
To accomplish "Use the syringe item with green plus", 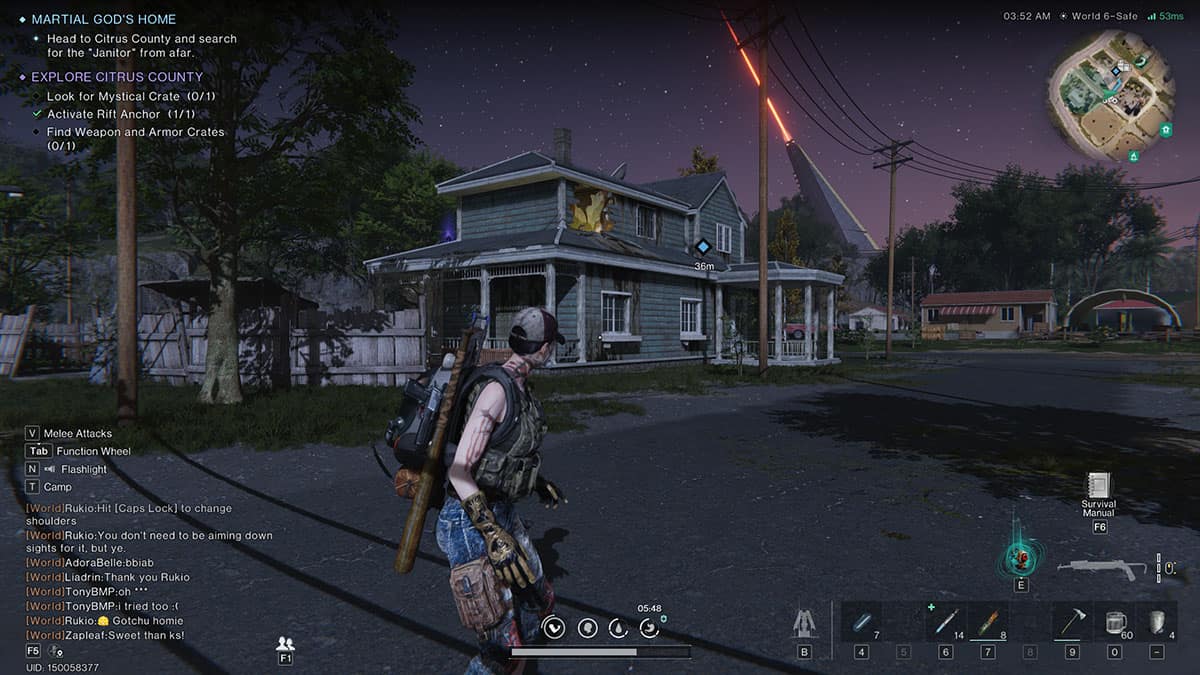I will (x=945, y=622).
